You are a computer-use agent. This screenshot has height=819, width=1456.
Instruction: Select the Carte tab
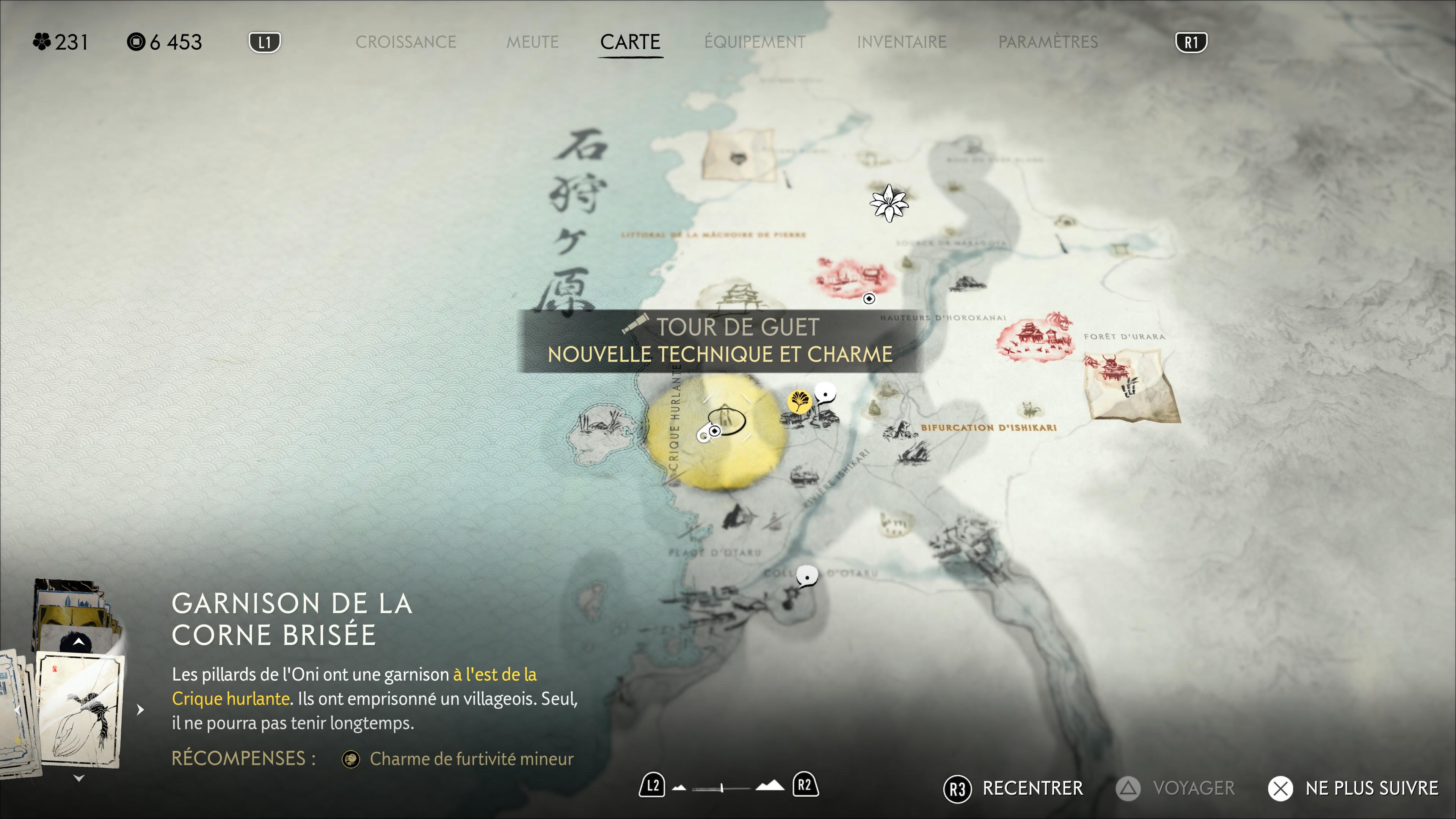[x=630, y=42]
